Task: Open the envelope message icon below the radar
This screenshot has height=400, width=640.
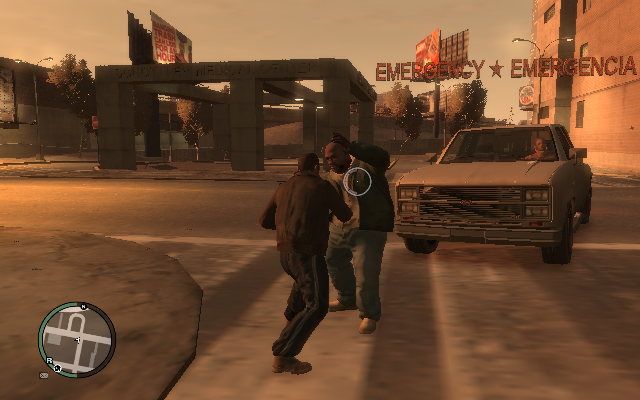Action: pyautogui.click(x=44, y=376)
